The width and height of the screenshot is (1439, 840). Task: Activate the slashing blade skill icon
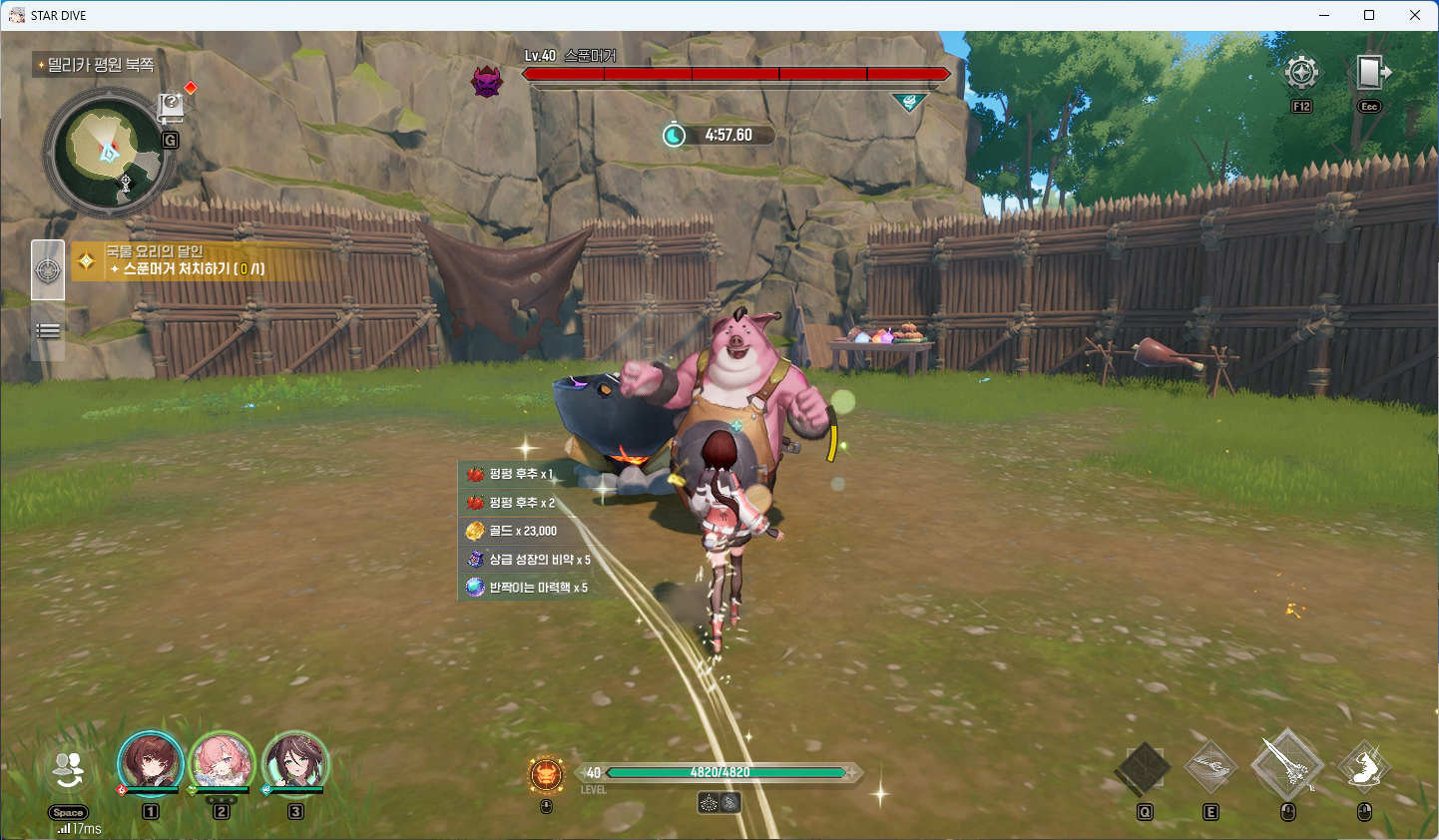(1210, 767)
